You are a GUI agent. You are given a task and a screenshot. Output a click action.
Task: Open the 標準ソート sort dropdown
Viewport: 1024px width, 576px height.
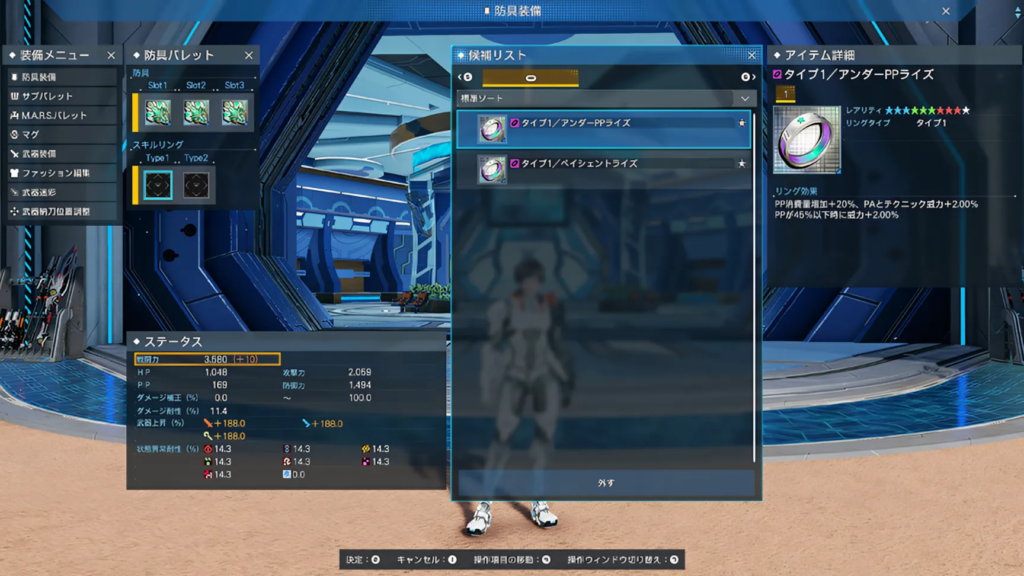(x=606, y=98)
